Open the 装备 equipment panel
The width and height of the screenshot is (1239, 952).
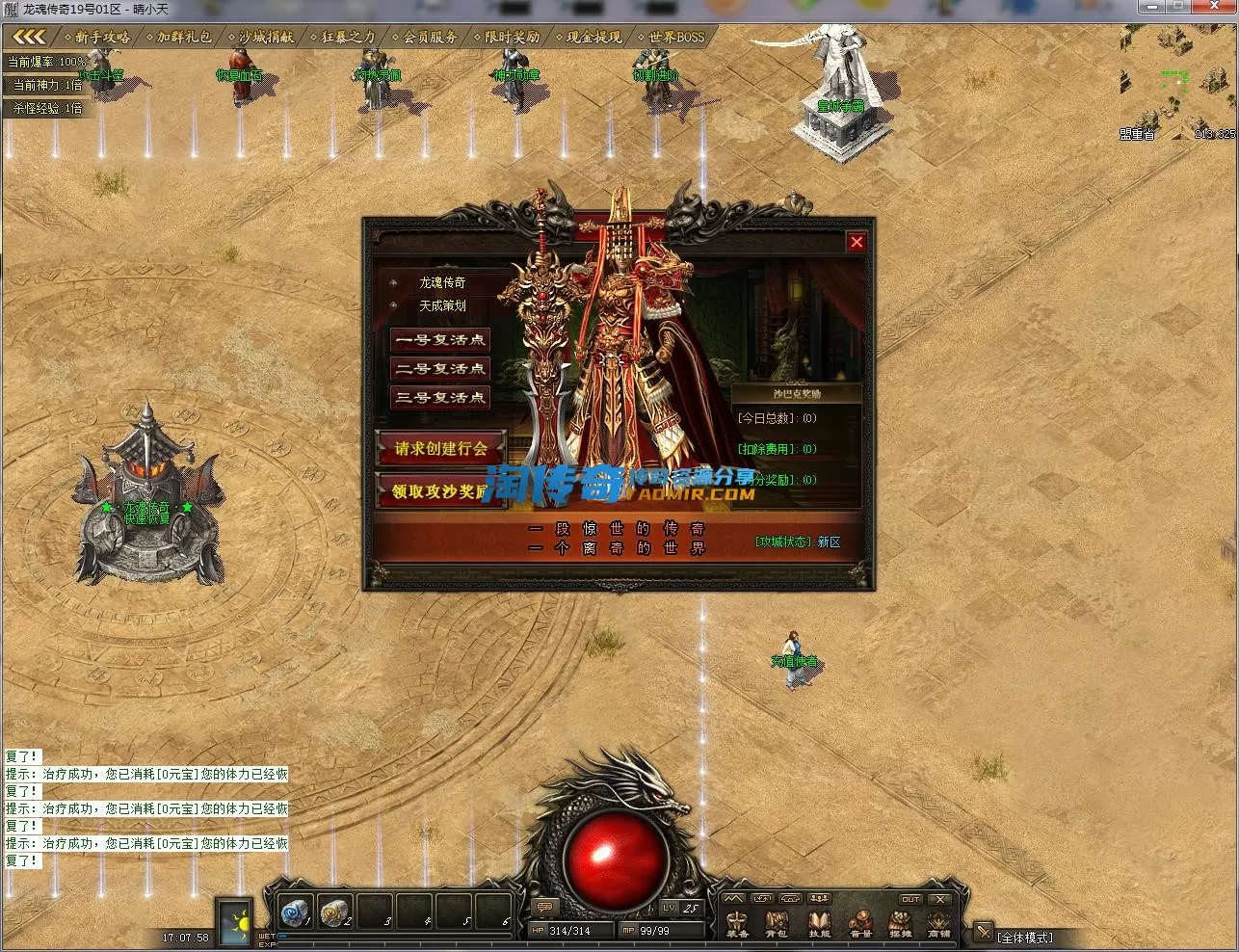point(737,925)
